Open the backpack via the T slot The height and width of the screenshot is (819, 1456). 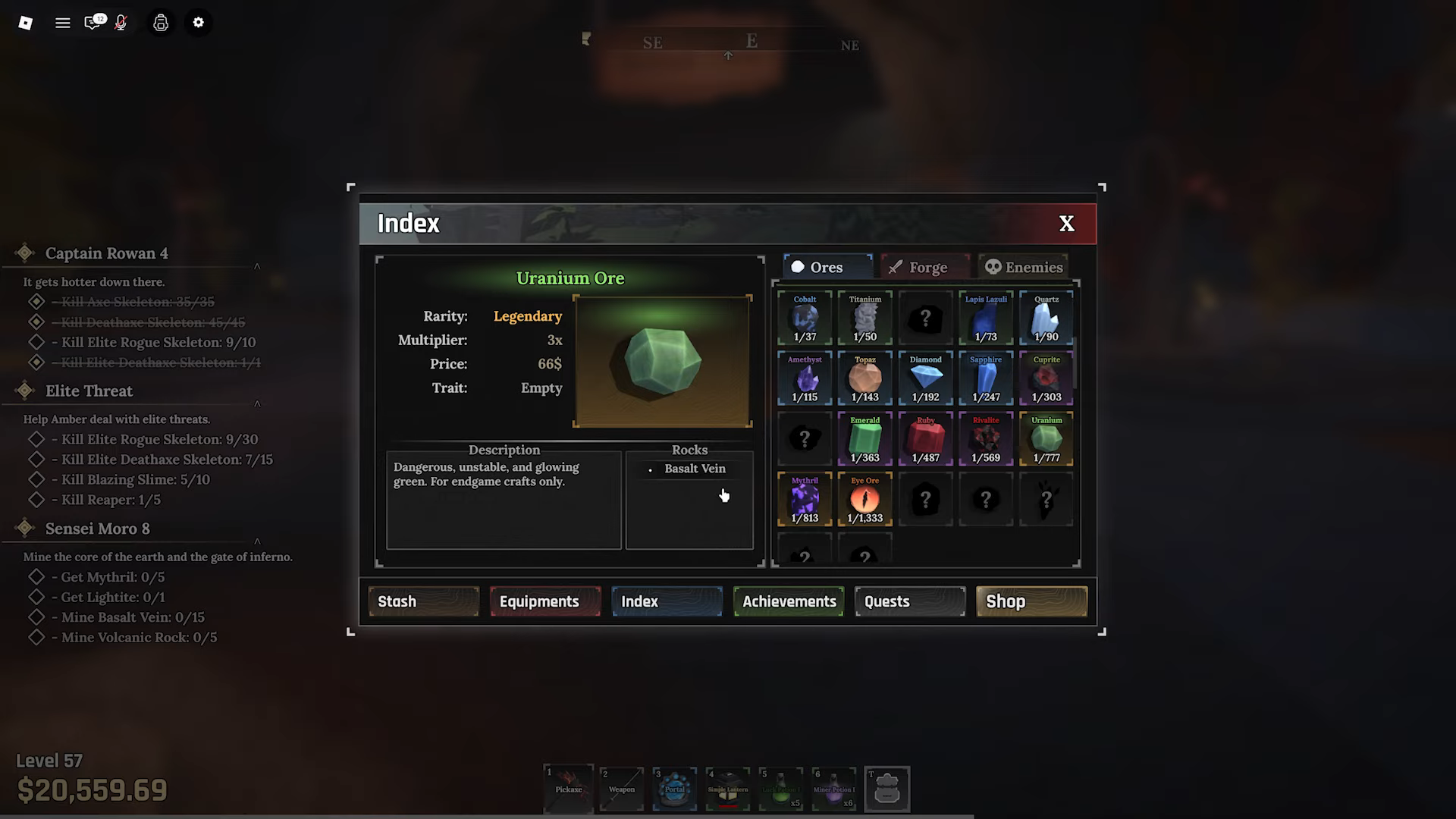(886, 789)
